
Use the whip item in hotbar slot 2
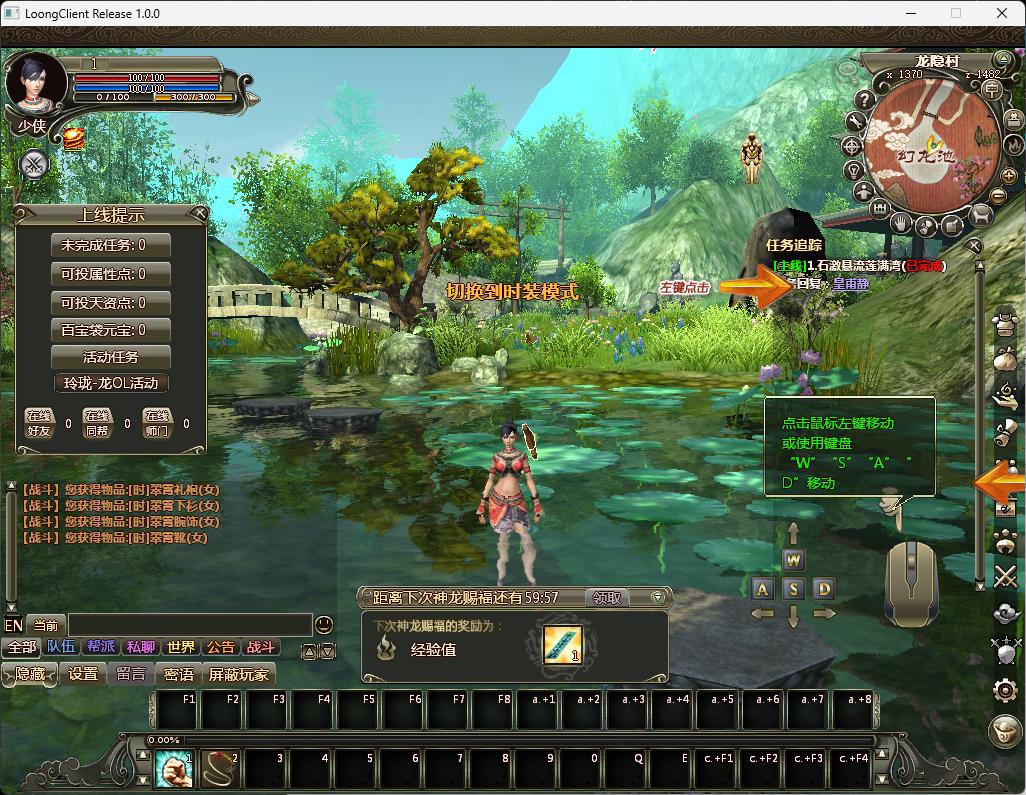[x=218, y=769]
